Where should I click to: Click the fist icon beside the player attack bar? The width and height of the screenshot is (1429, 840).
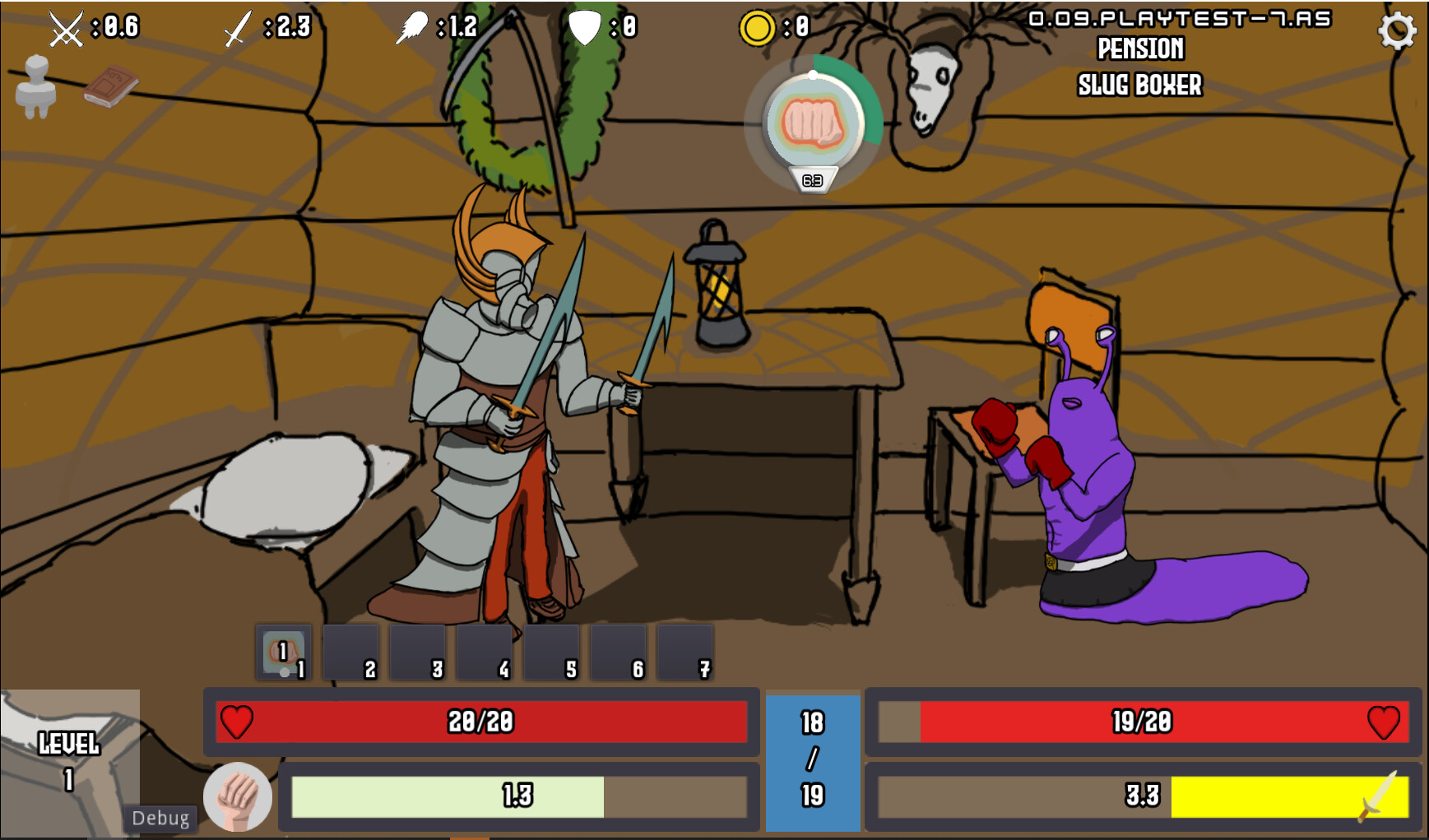point(238,795)
